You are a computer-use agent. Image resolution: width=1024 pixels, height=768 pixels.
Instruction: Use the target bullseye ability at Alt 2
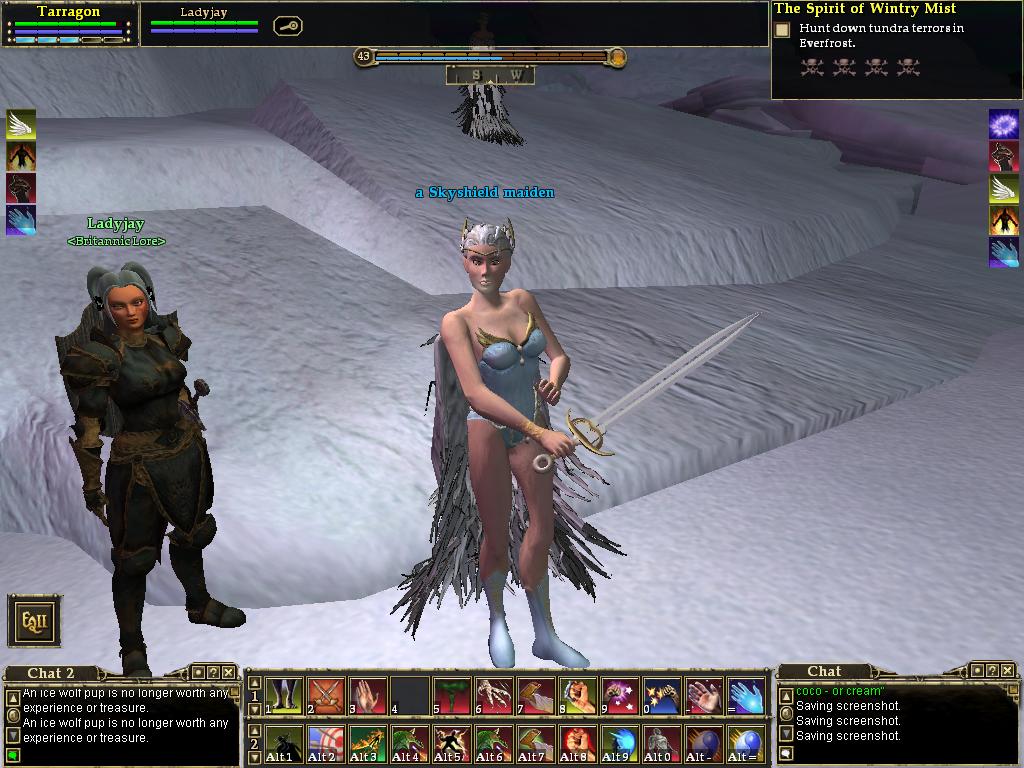click(x=327, y=745)
